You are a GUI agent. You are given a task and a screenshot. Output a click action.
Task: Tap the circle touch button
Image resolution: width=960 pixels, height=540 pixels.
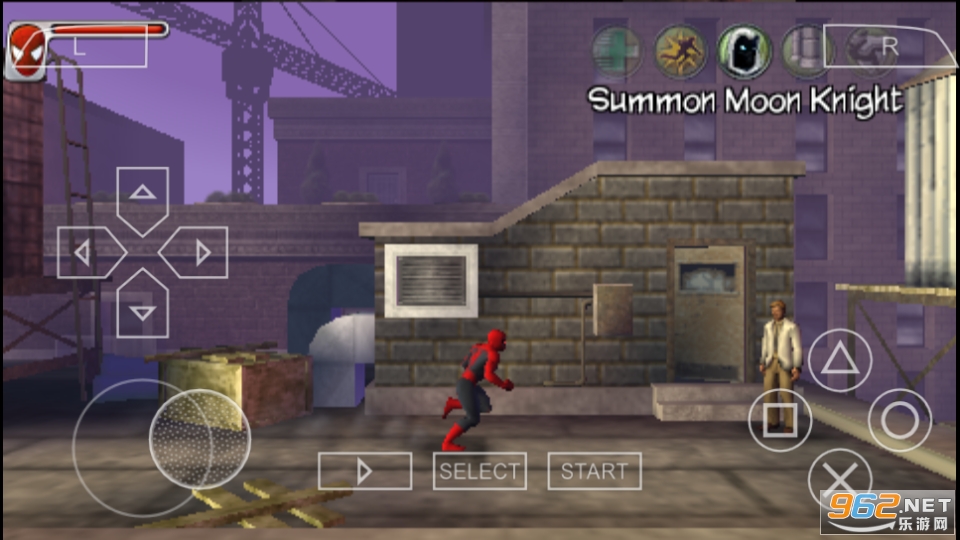pos(899,420)
